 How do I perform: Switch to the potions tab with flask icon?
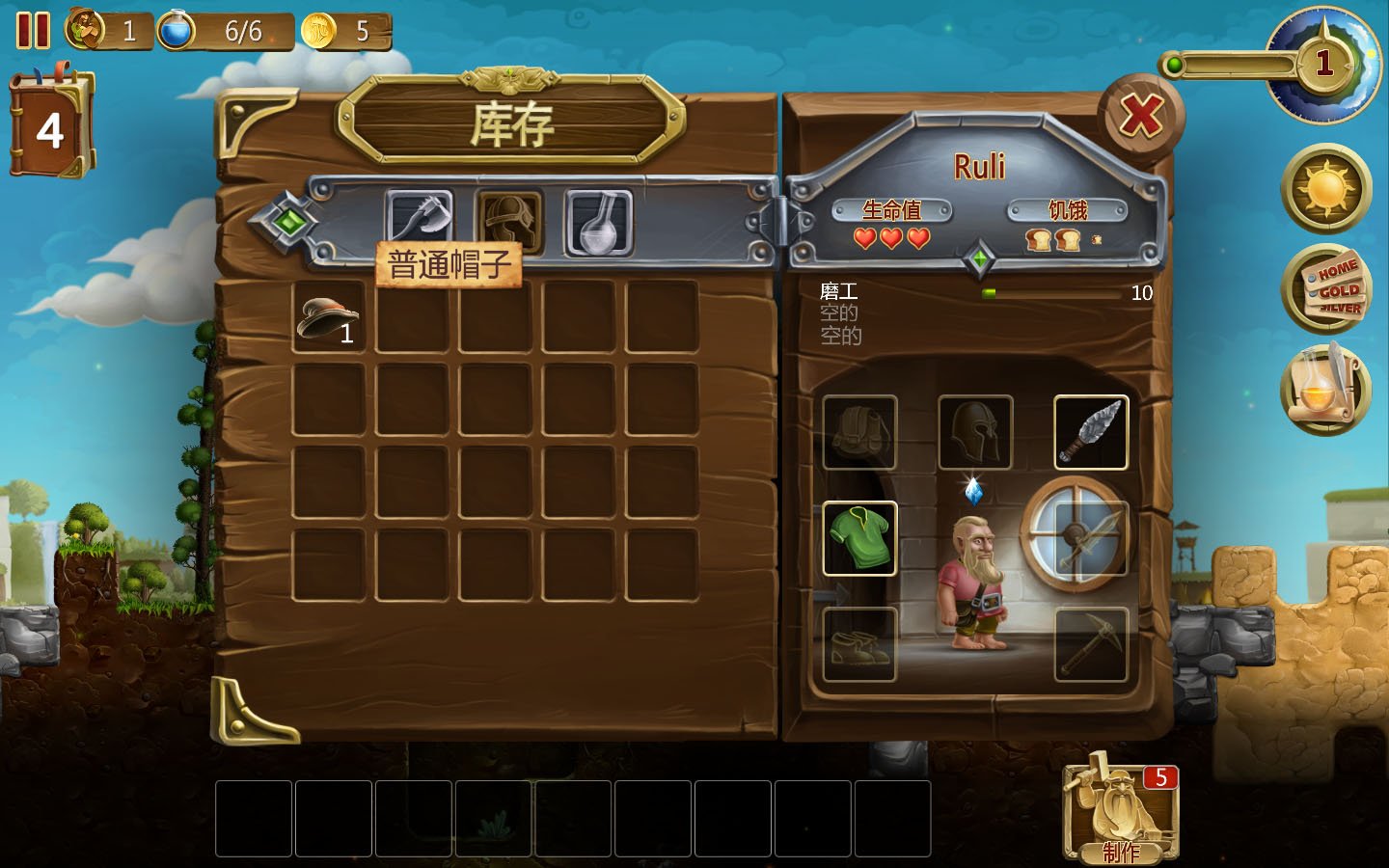(597, 220)
